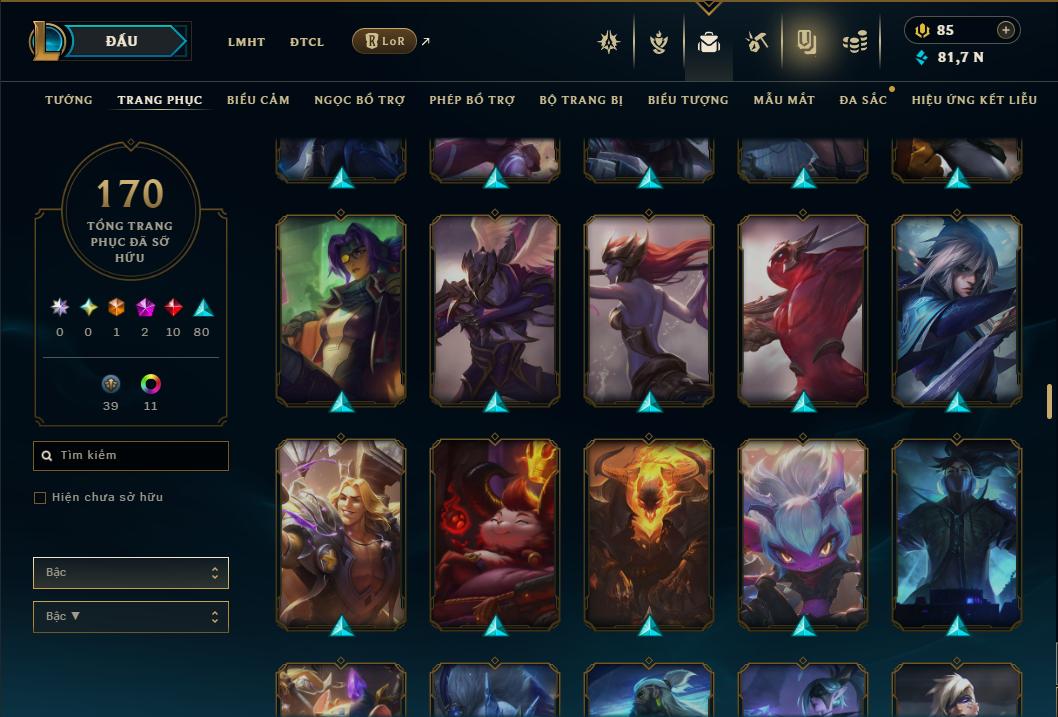Click the Tìm kiếm search field
Screen dimensions: 1058x717
(x=131, y=456)
